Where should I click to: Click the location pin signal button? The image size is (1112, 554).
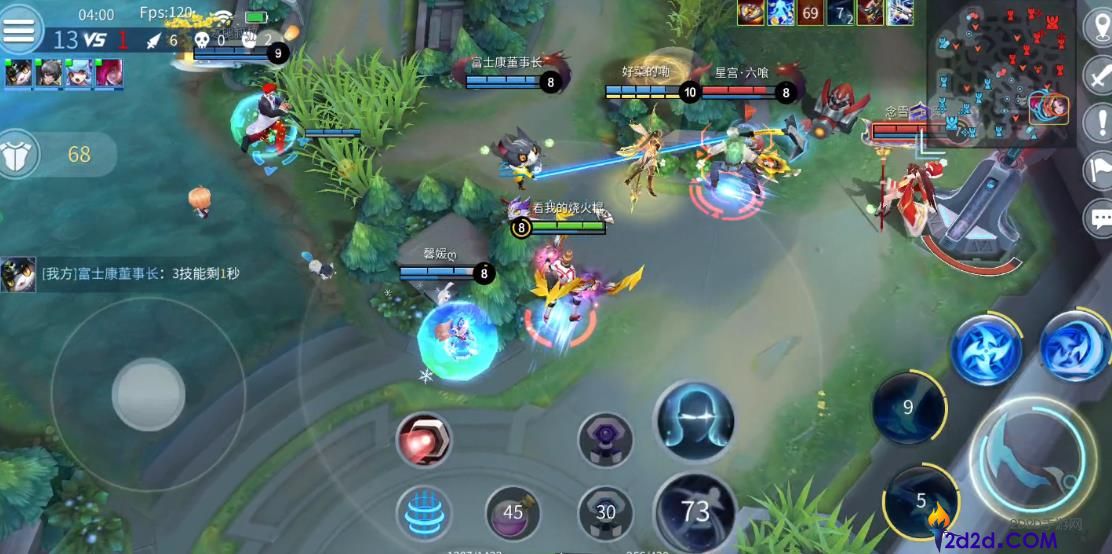(x=1099, y=27)
